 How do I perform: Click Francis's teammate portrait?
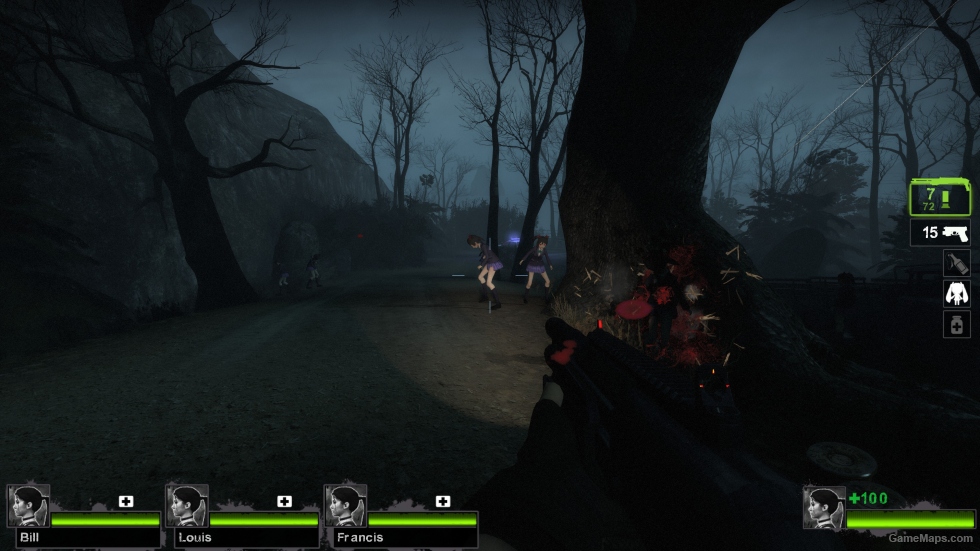(345, 506)
